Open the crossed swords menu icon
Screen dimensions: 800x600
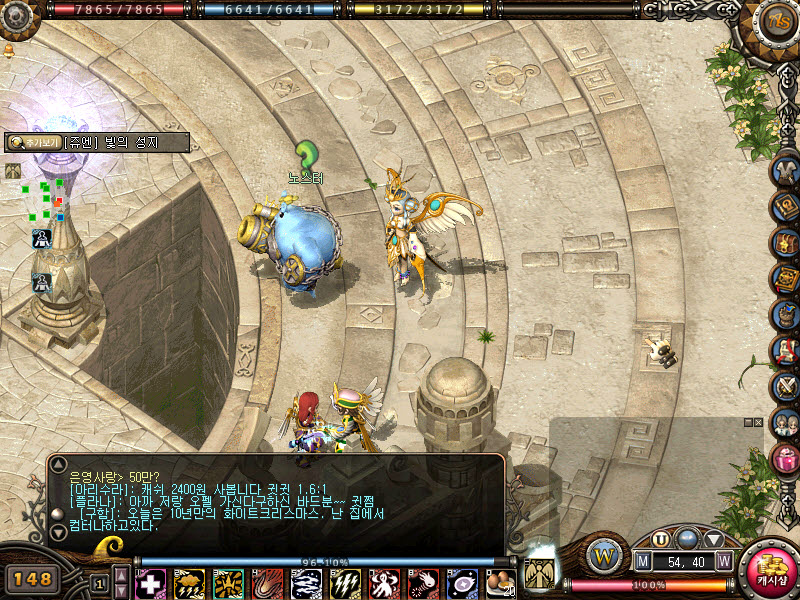[786, 386]
